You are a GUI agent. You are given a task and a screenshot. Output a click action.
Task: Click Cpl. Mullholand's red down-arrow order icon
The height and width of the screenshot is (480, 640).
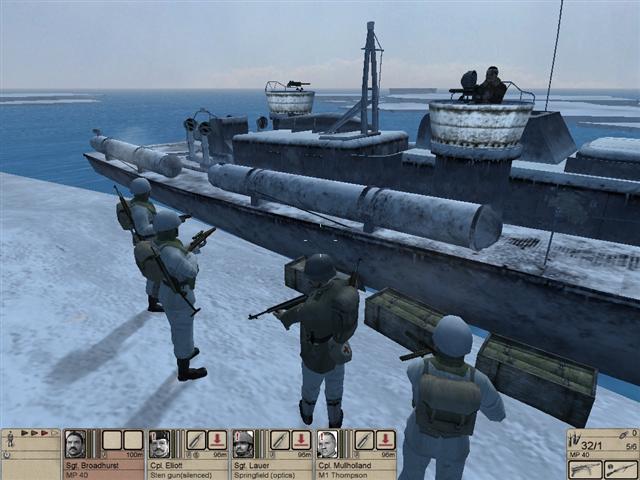pyautogui.click(x=385, y=440)
